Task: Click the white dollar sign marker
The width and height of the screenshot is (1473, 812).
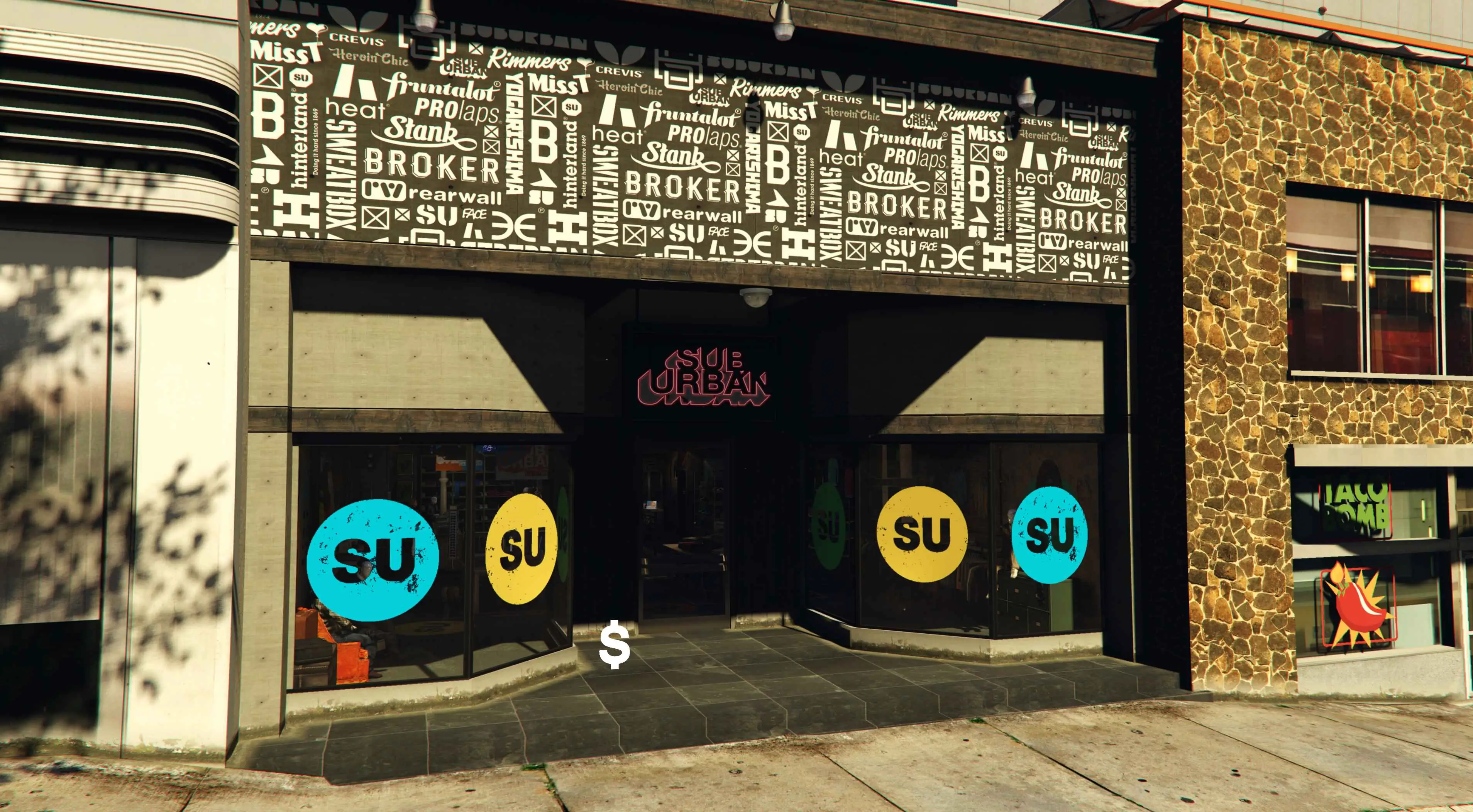Action: click(x=614, y=645)
